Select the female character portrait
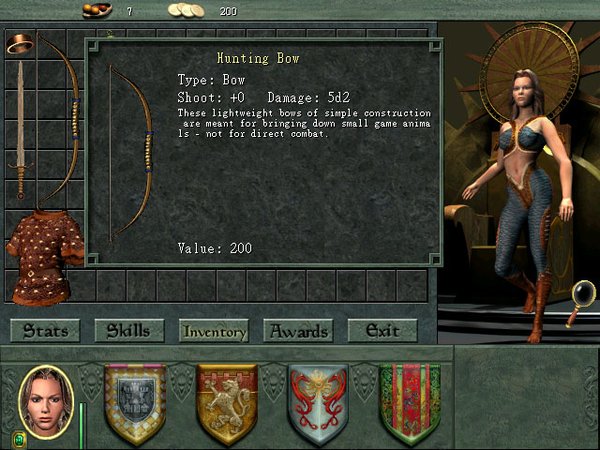Screen dimensions: 600x450 pyautogui.click(x=46, y=401)
